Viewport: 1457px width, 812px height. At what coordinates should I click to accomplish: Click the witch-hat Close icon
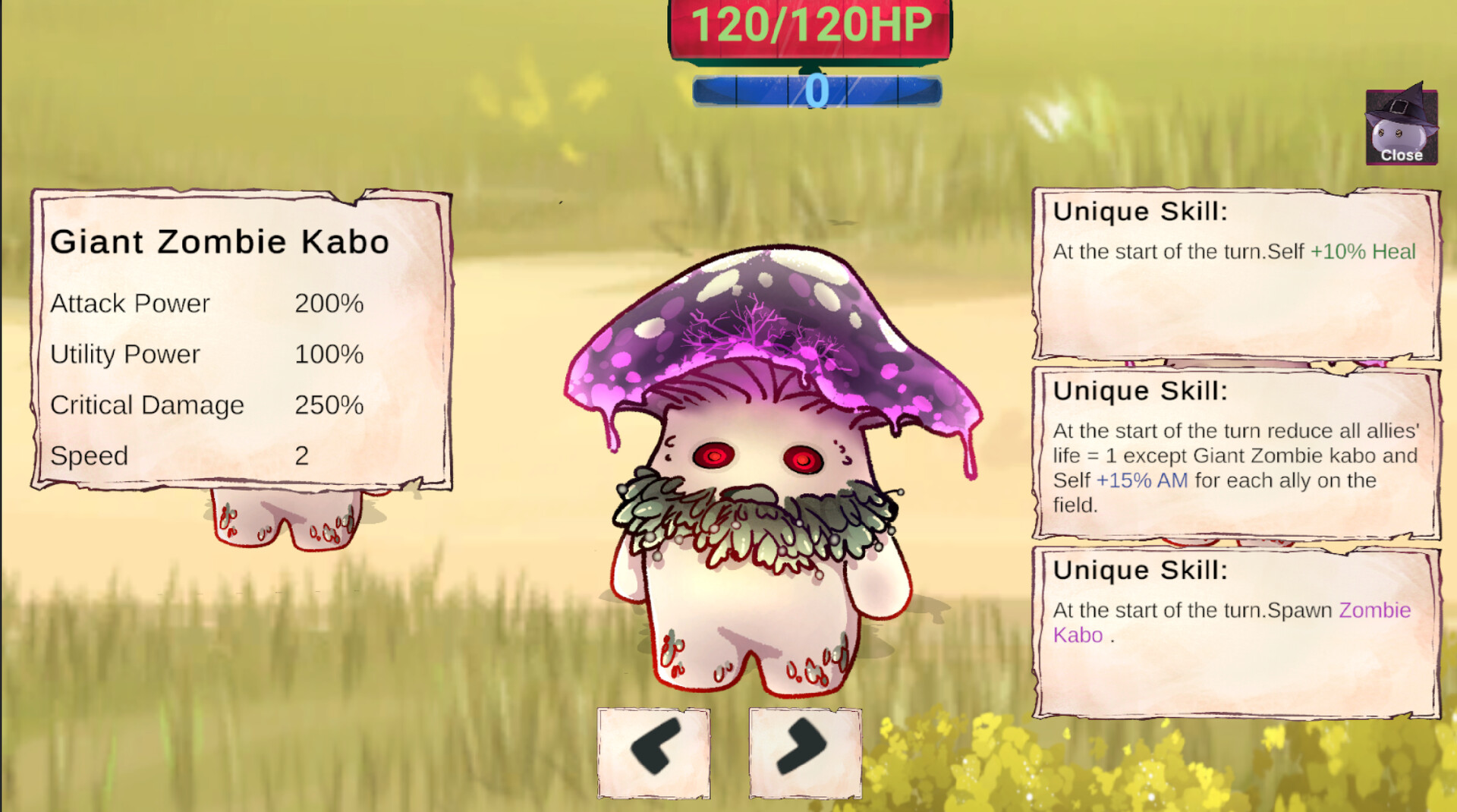(1400, 129)
